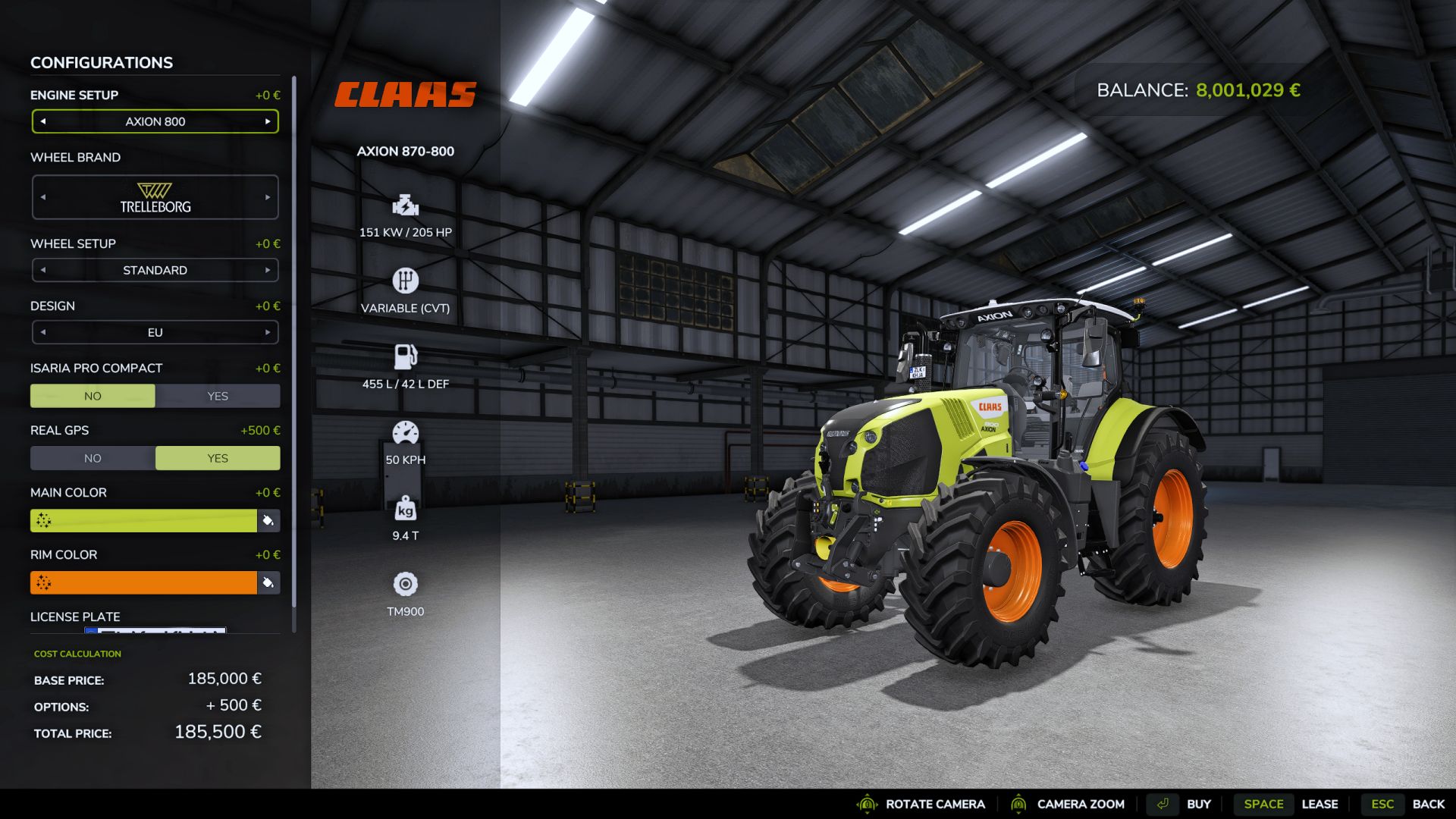Screen dimensions: 1456x819
Task: Choose LEASE for the tractor
Action: click(1321, 804)
